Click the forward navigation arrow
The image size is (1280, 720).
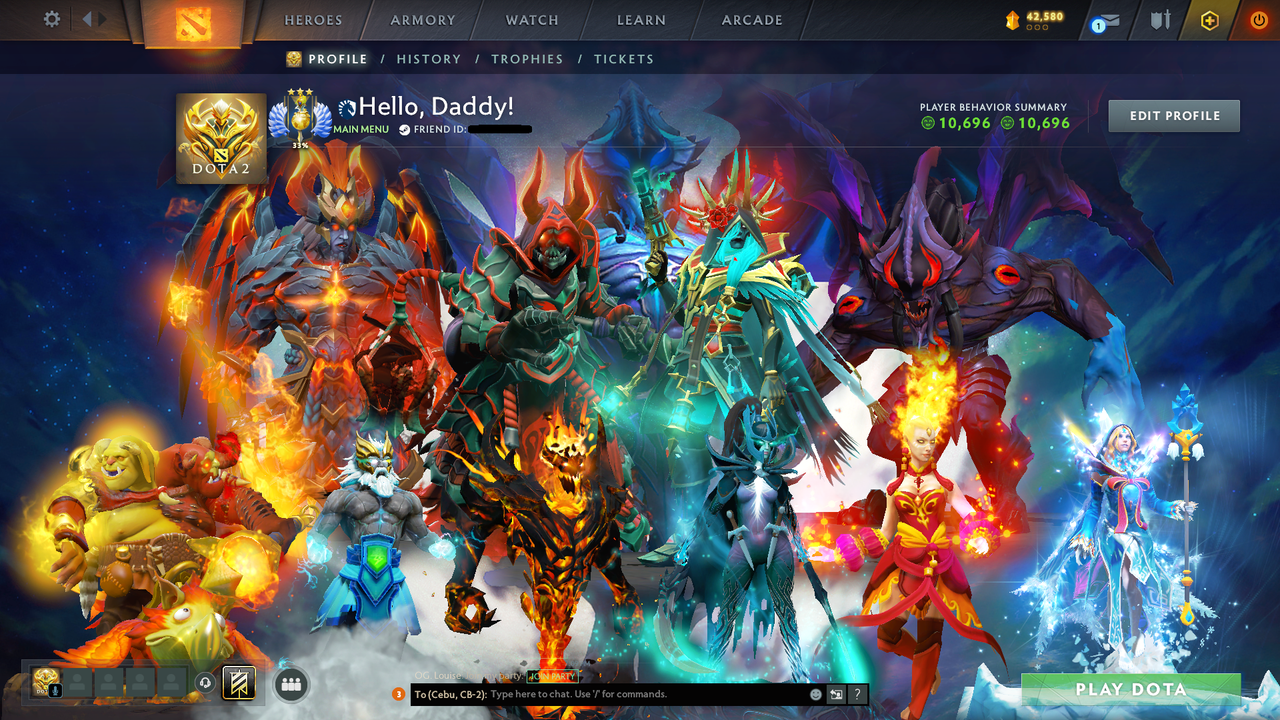(x=100, y=19)
